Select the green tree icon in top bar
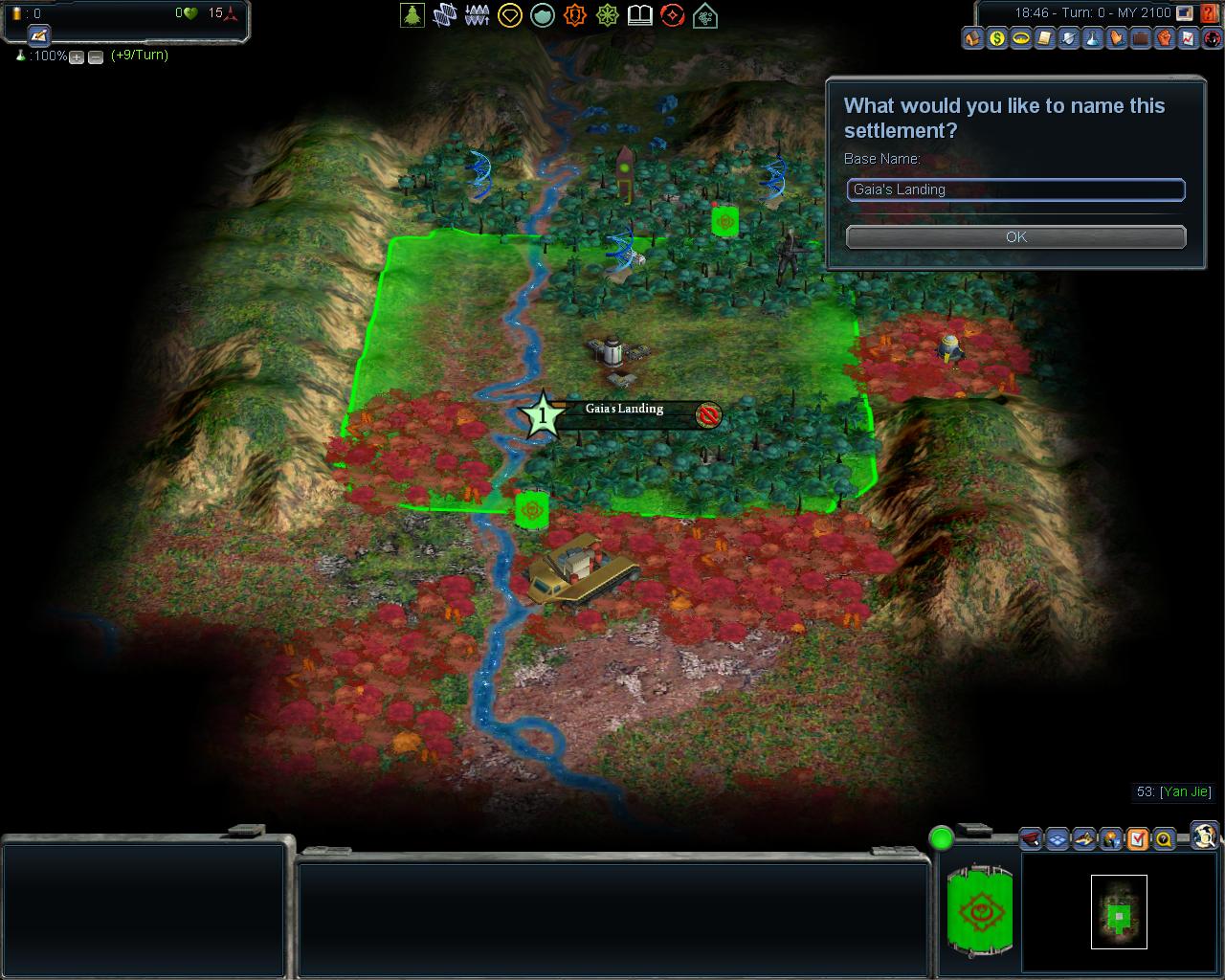 [412, 15]
